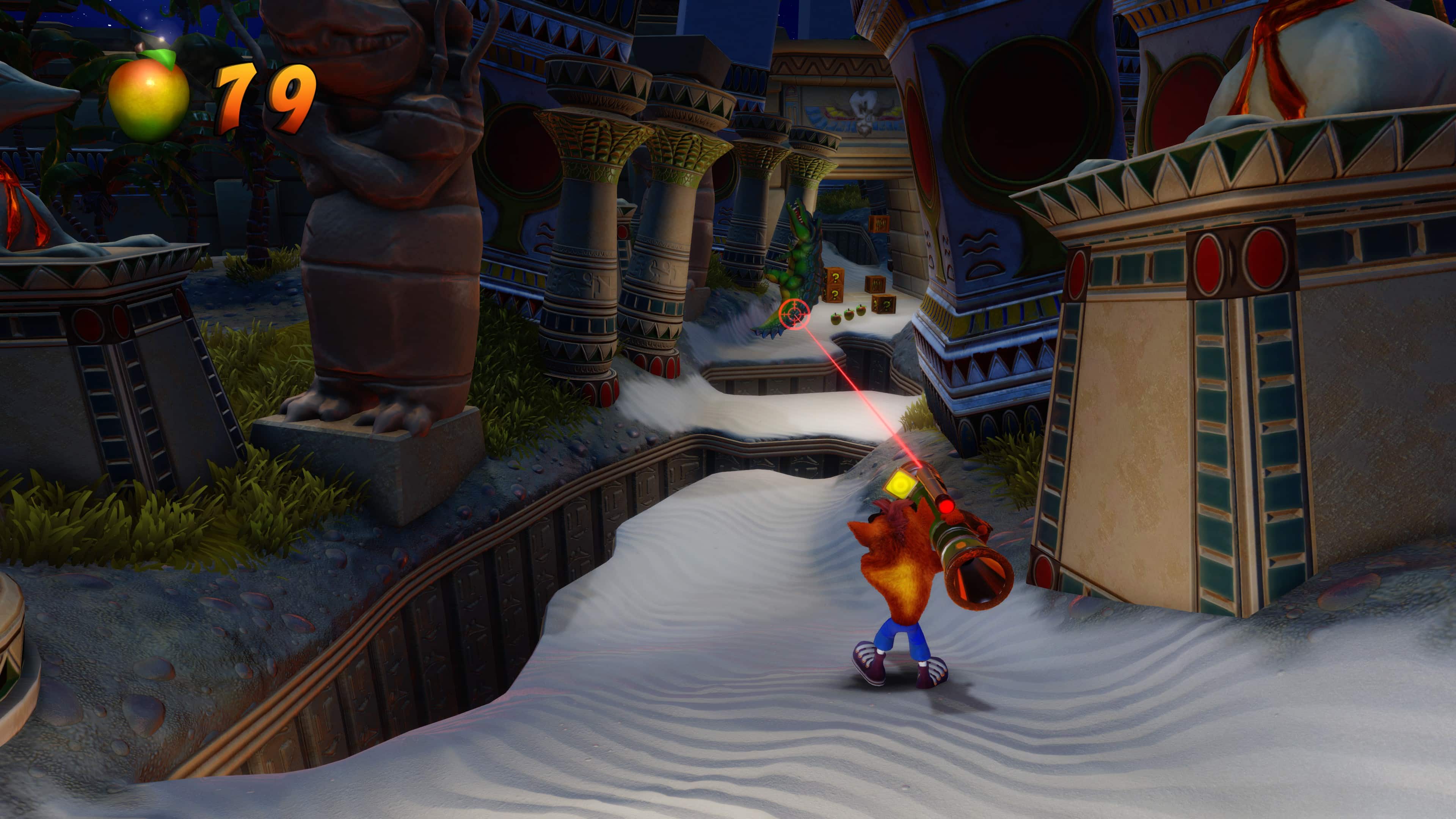Click the red bazooka targeting reticle

coord(795,314)
